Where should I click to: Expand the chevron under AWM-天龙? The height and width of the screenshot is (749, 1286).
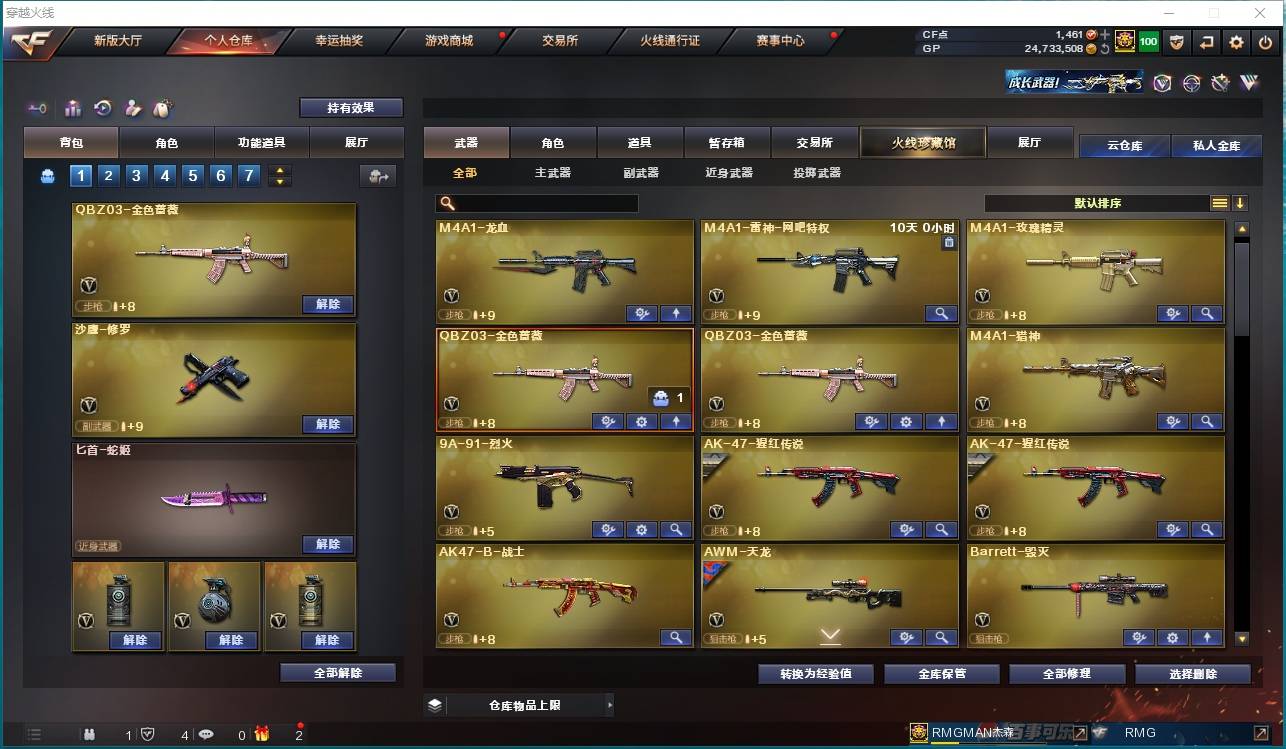[x=830, y=632]
